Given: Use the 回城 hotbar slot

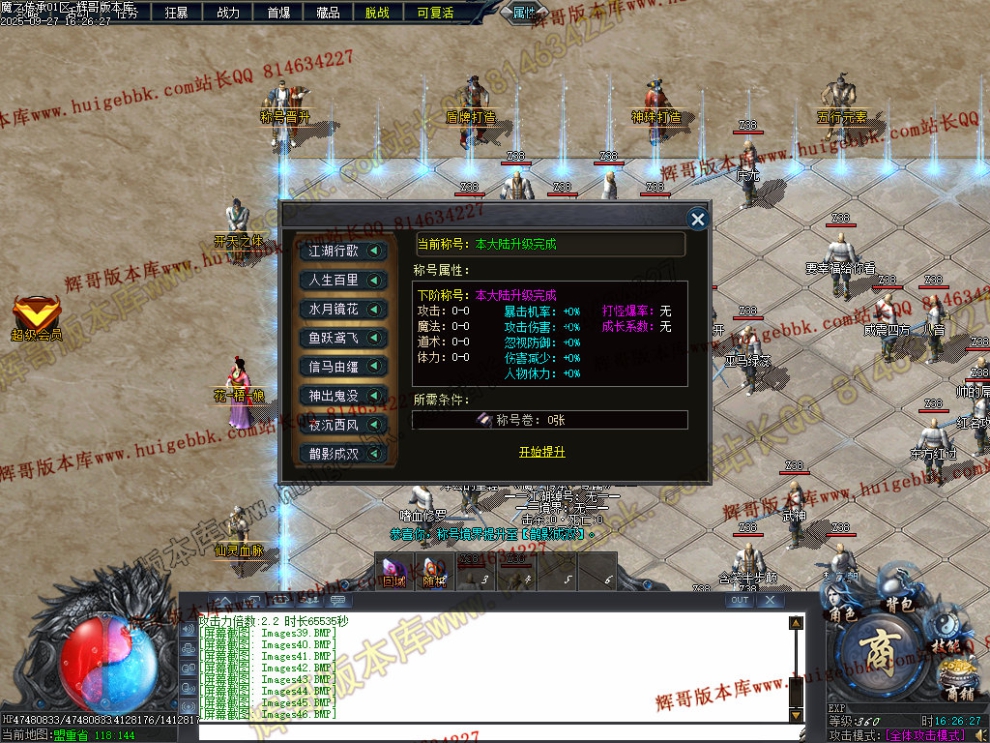Looking at the screenshot, I should (391, 571).
